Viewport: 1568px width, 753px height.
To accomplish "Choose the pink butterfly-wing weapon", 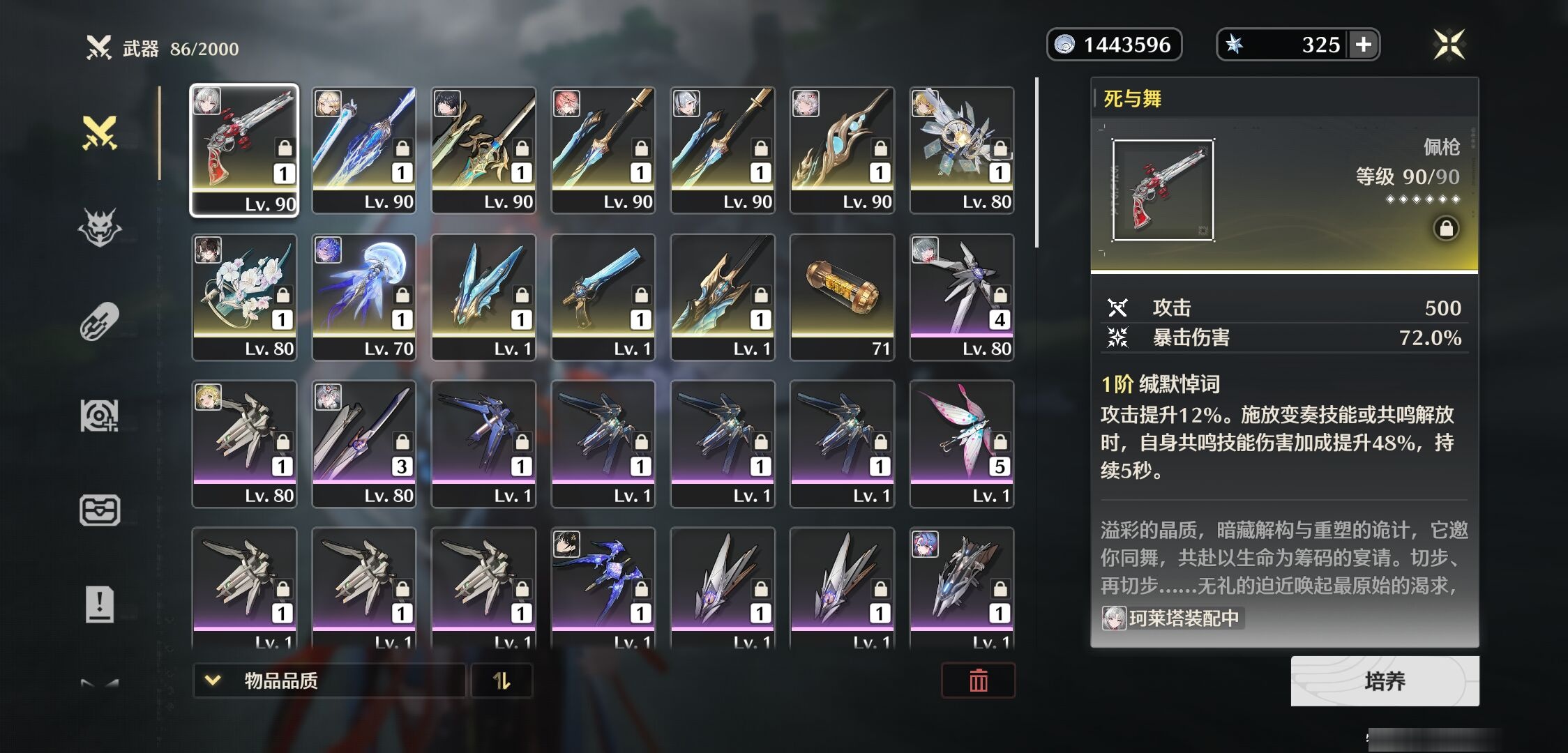I will 961,443.
